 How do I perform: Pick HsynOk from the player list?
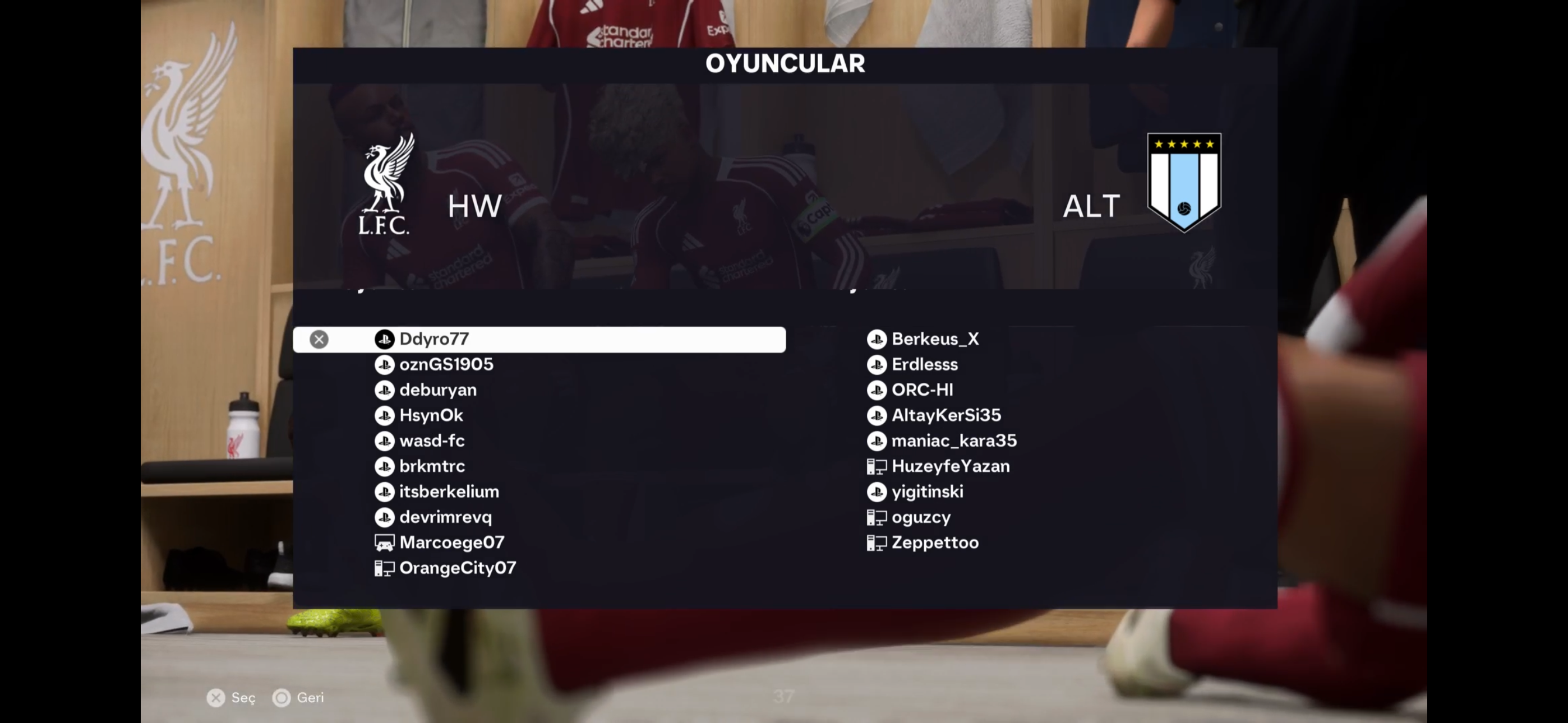pos(431,416)
